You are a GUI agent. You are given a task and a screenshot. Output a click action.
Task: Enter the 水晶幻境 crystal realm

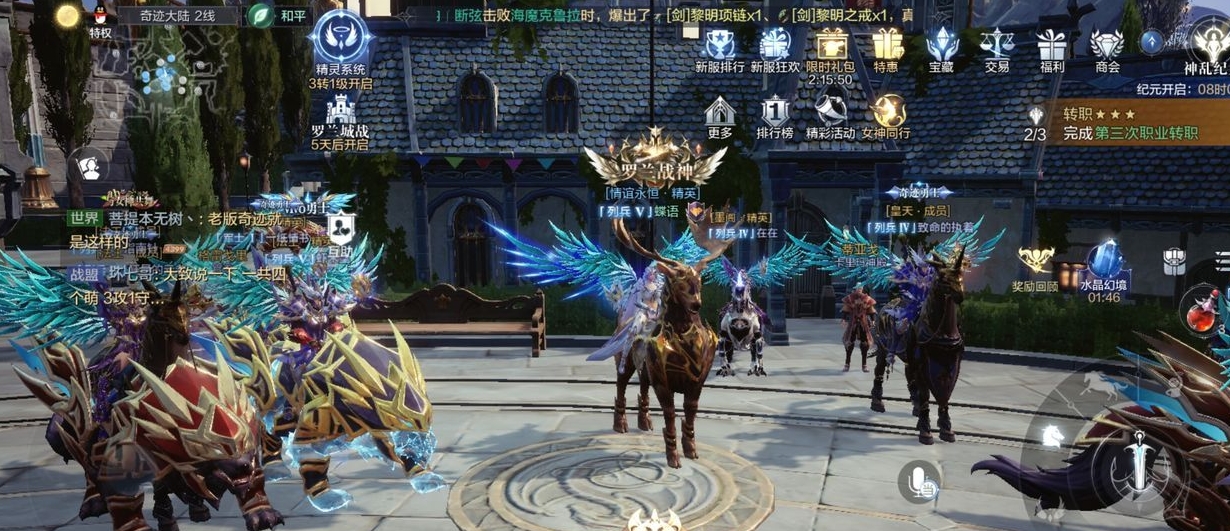1103,263
